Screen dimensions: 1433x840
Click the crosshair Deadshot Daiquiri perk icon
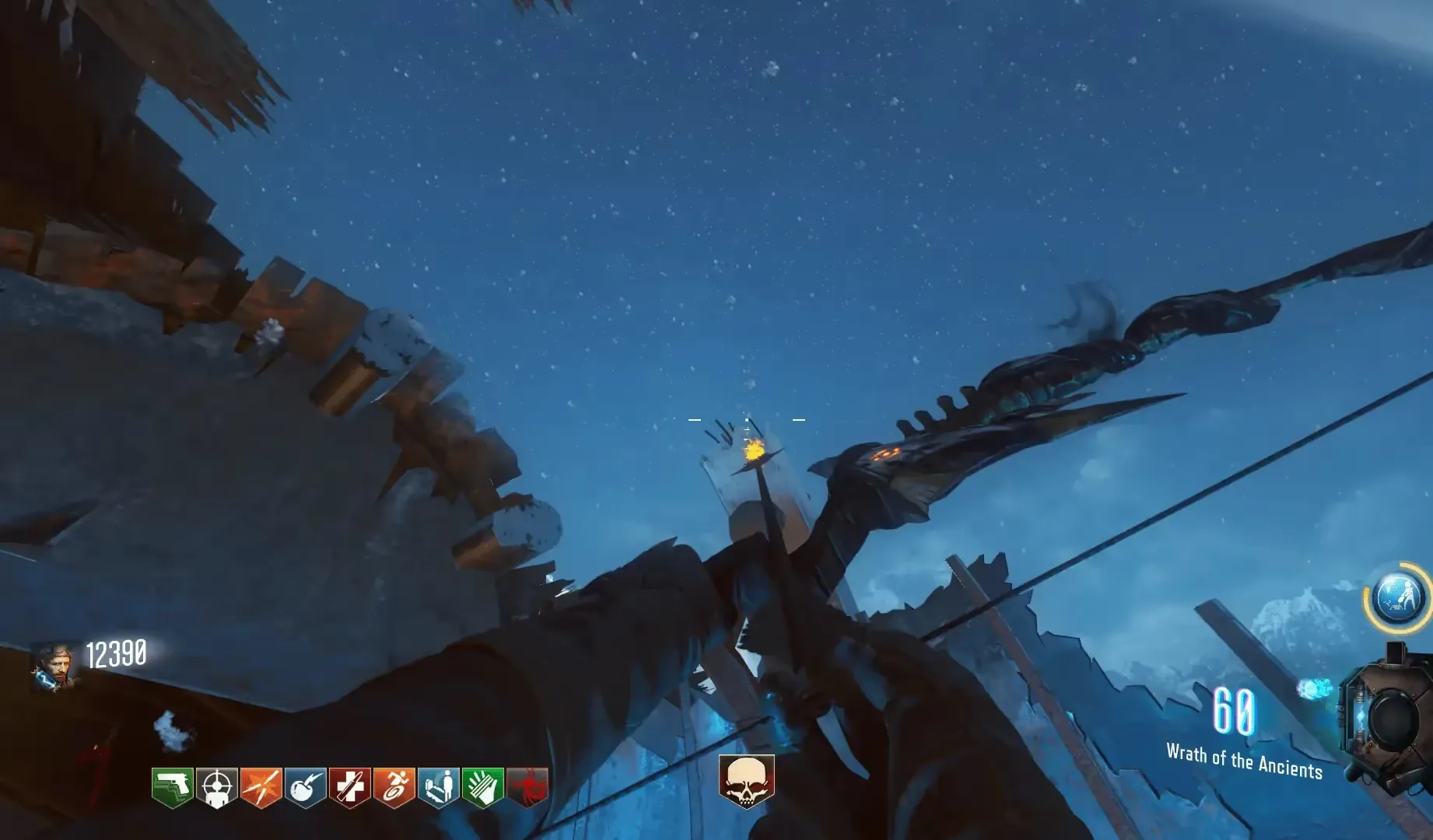[216, 787]
